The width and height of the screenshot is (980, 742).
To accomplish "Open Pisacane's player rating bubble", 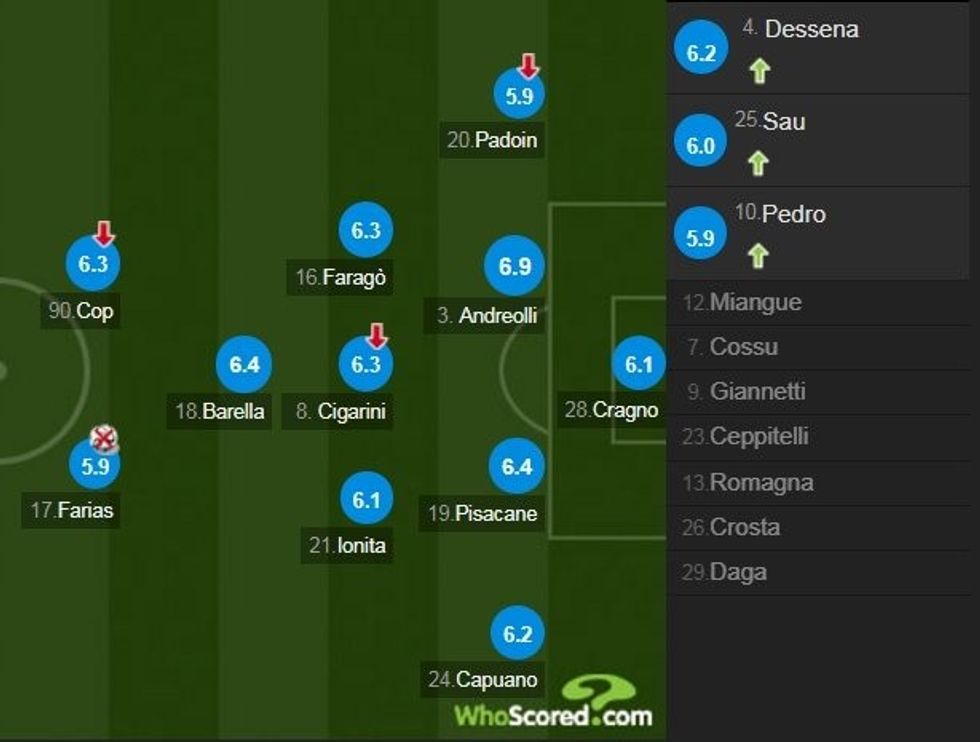I will pyautogui.click(x=517, y=466).
